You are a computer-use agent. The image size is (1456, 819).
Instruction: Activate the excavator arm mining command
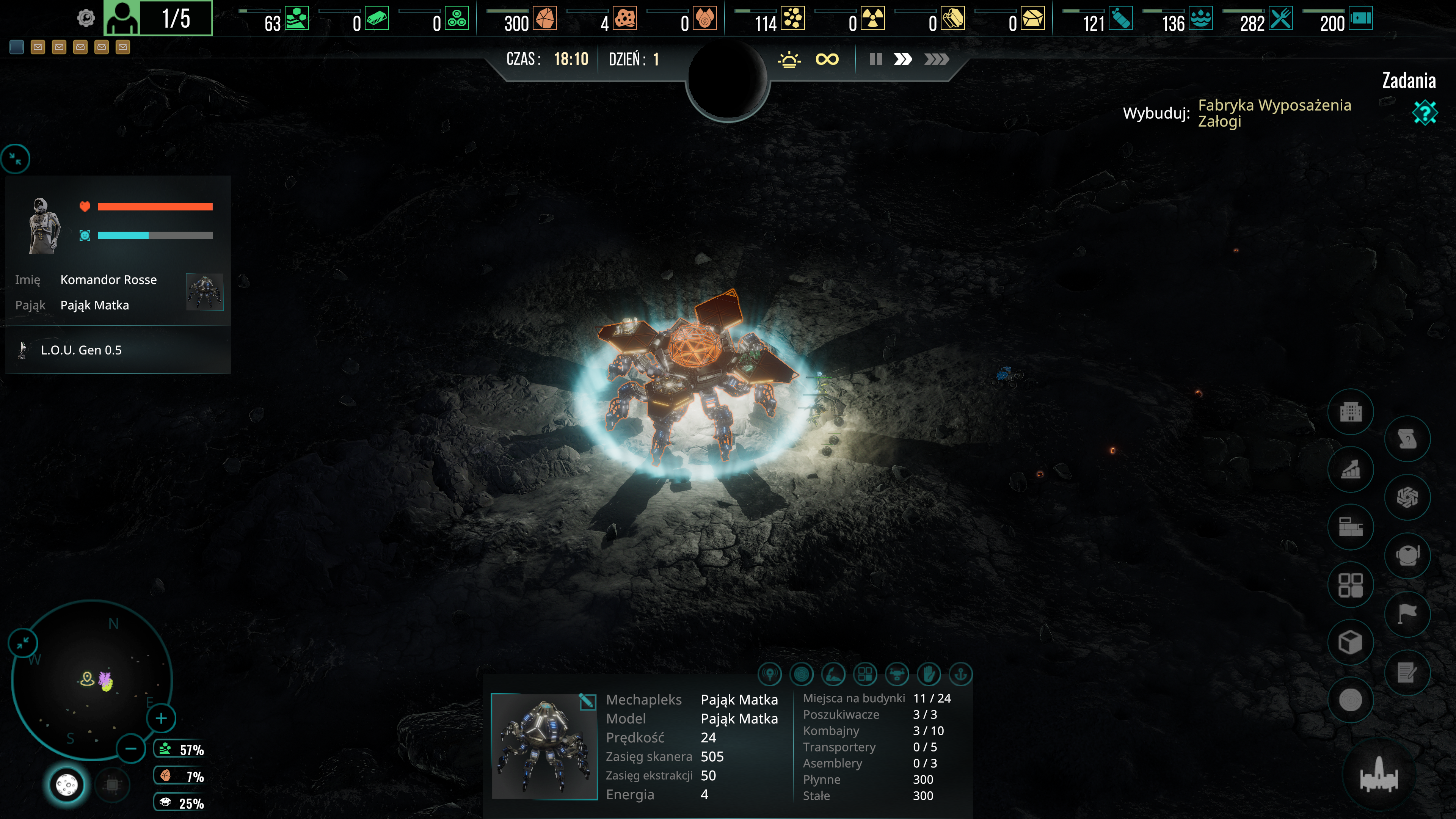click(834, 674)
